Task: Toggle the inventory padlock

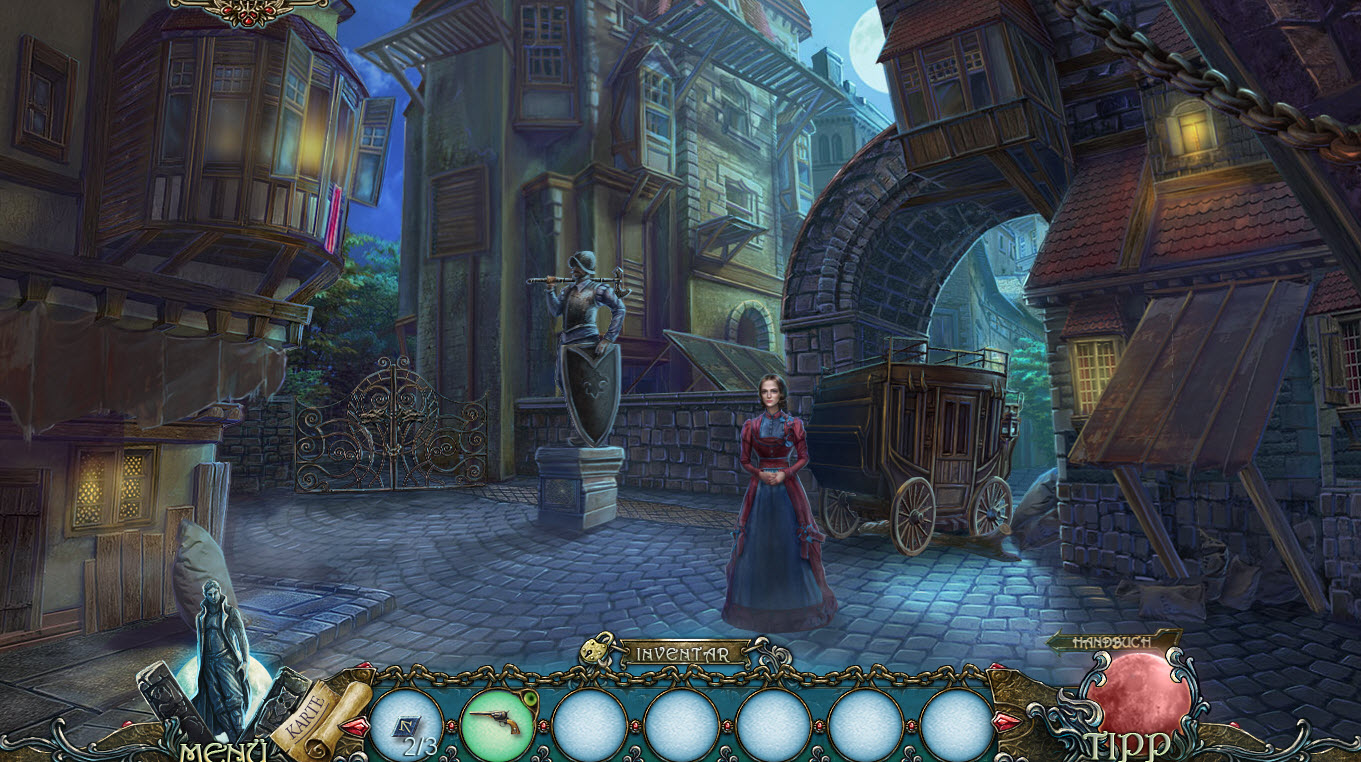Action: (597, 651)
